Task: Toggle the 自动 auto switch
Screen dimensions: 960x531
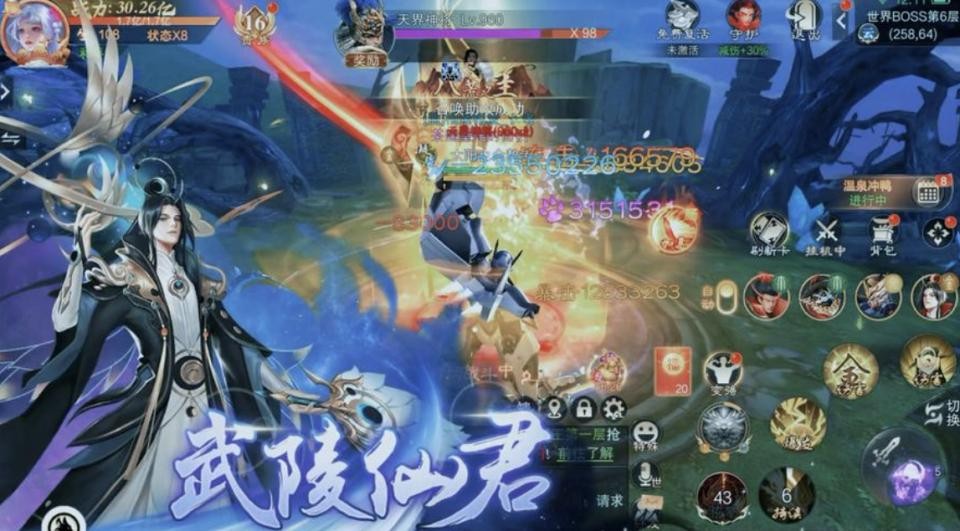Action: 726,298
